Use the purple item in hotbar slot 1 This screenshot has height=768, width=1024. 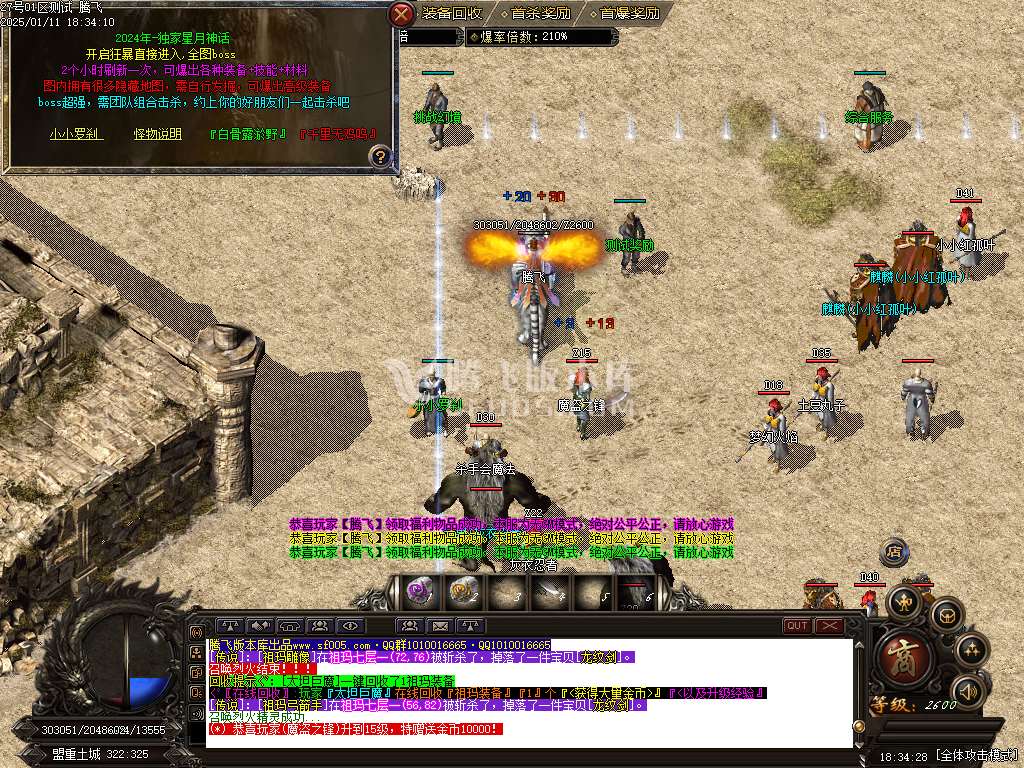pos(418,592)
